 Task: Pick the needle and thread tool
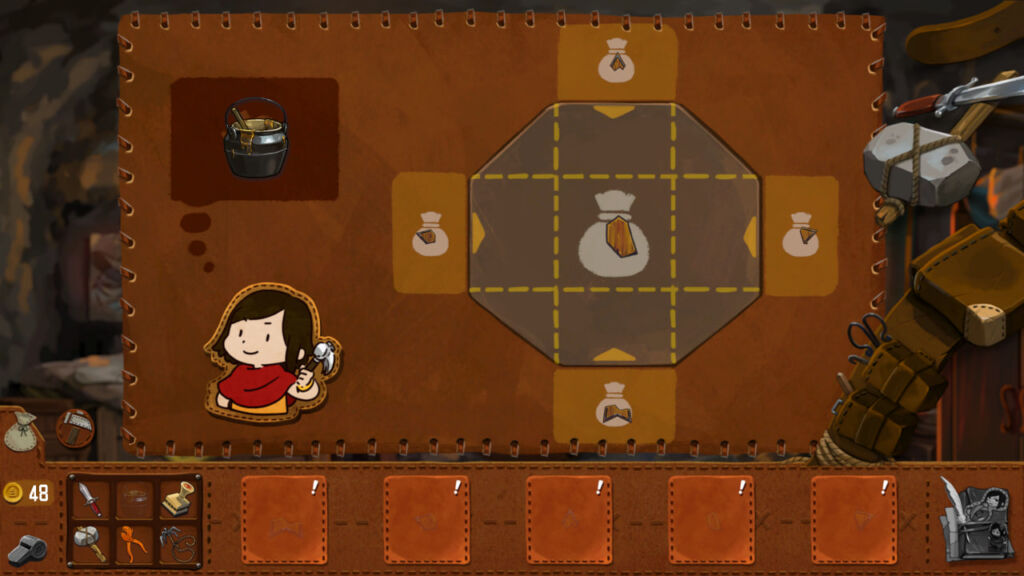click(178, 542)
